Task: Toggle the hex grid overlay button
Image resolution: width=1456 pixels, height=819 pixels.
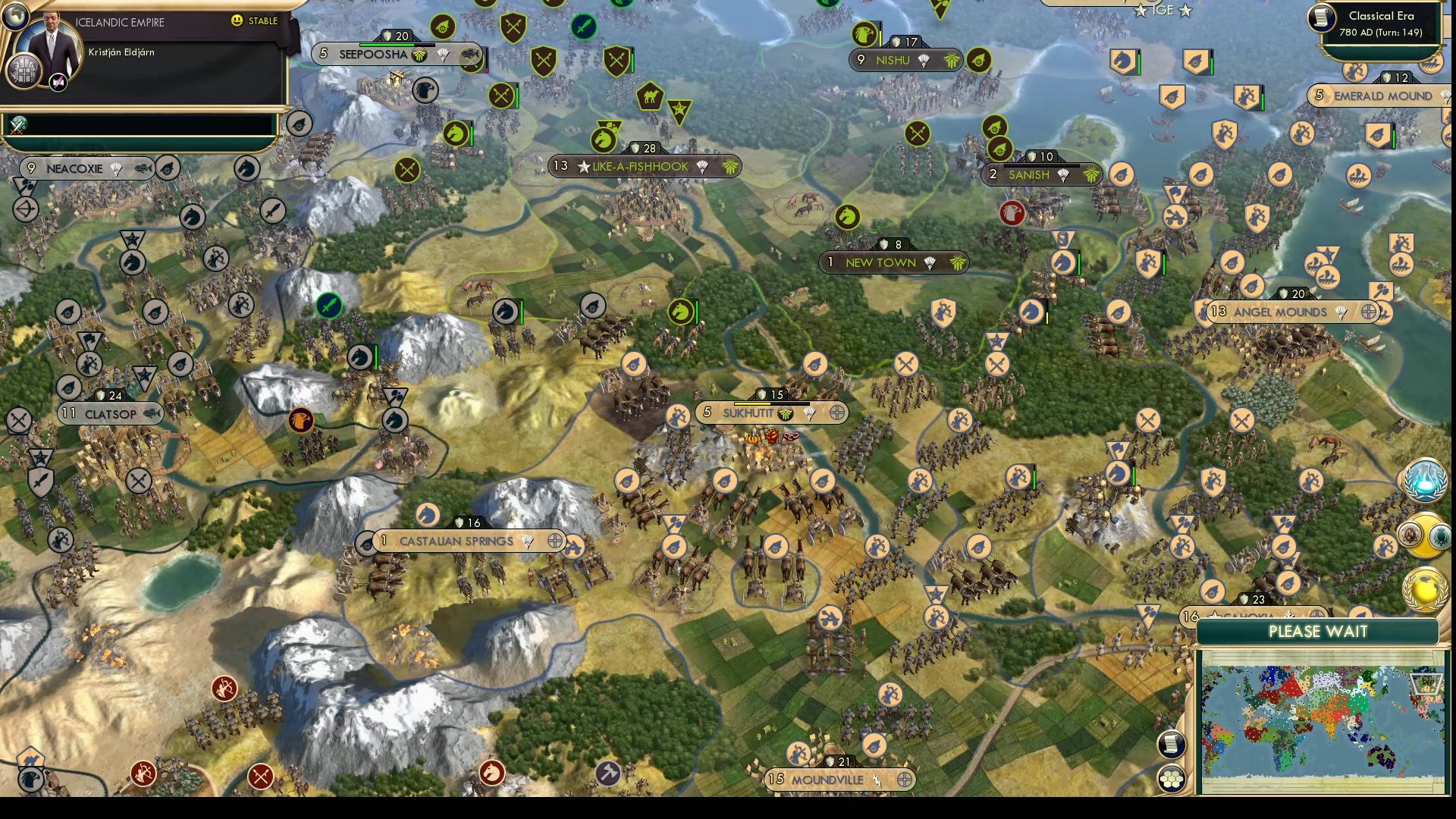Action: click(x=1172, y=777)
